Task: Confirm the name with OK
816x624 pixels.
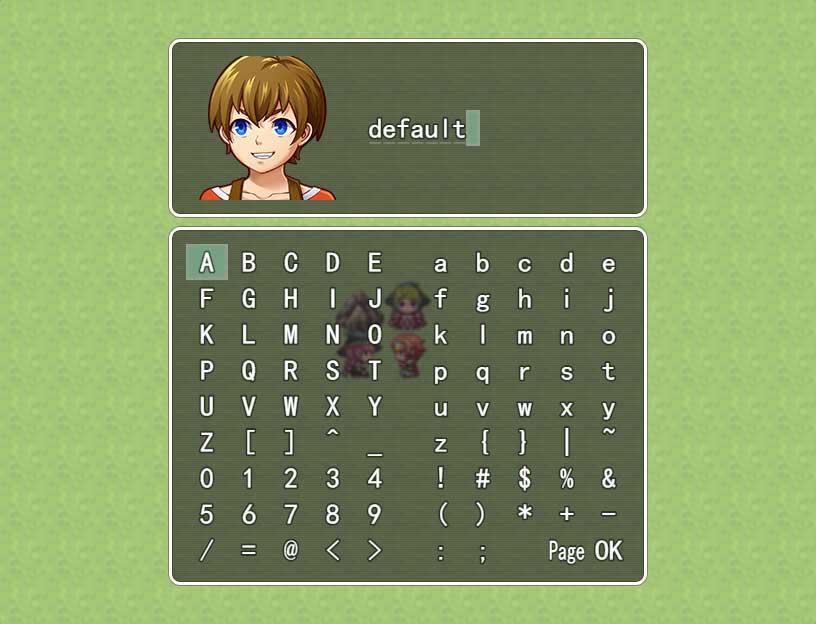Action: 608,550
